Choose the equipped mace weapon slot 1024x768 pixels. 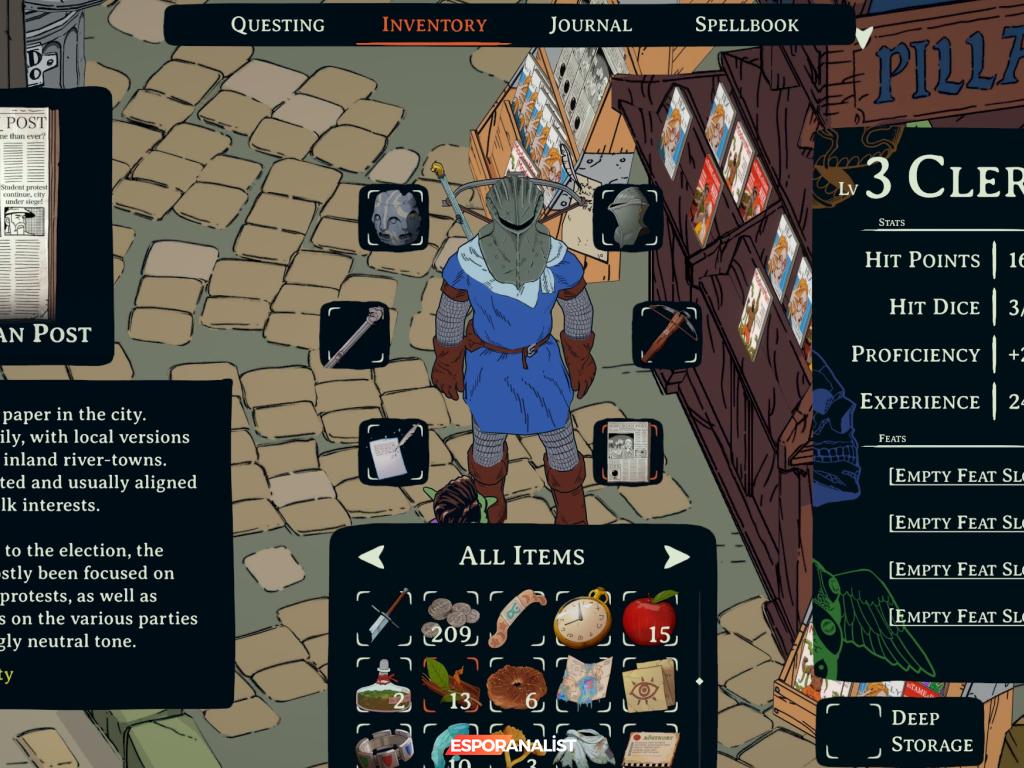pyautogui.click(x=354, y=335)
